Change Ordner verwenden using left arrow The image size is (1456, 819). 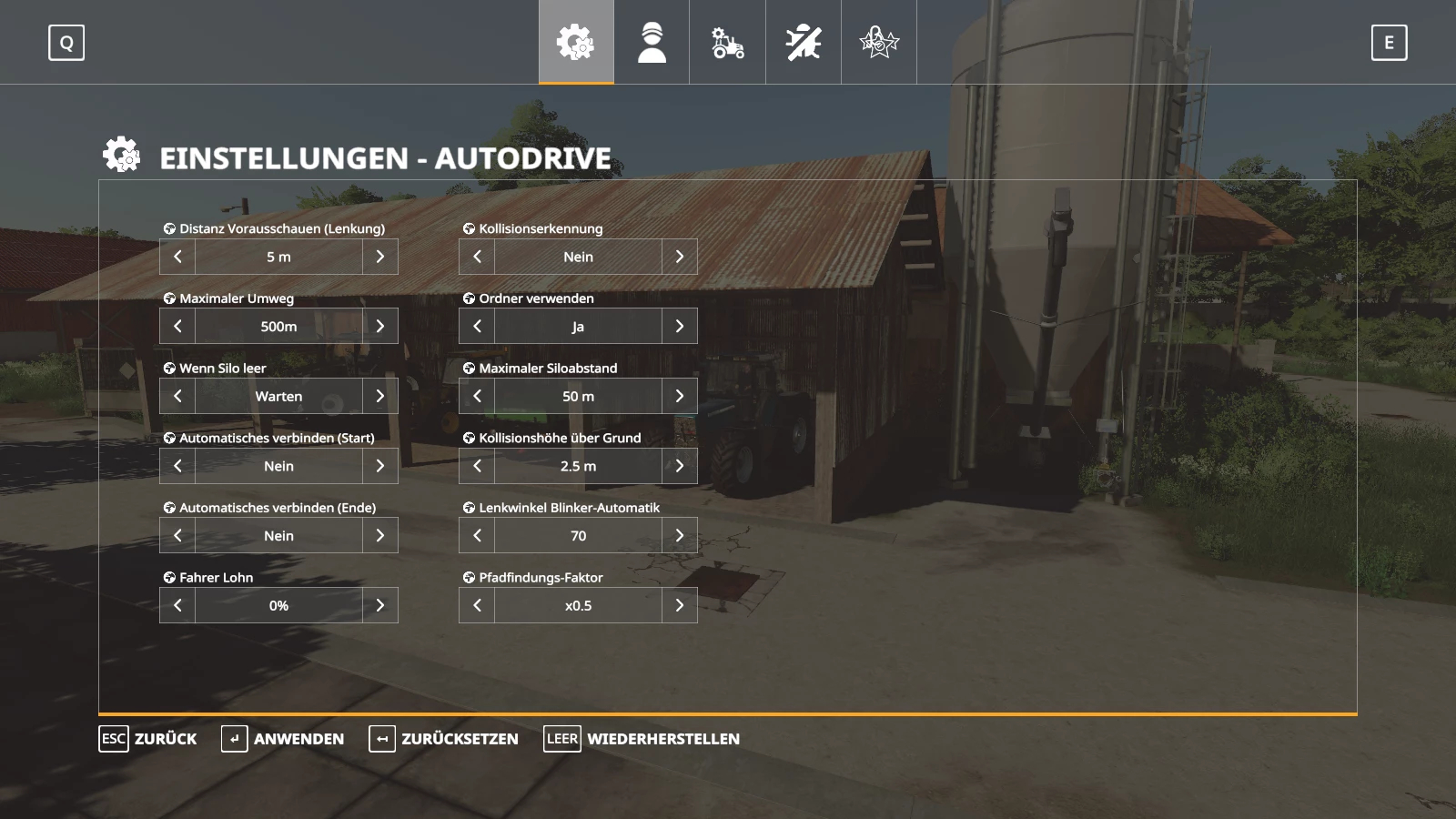pyautogui.click(x=477, y=326)
